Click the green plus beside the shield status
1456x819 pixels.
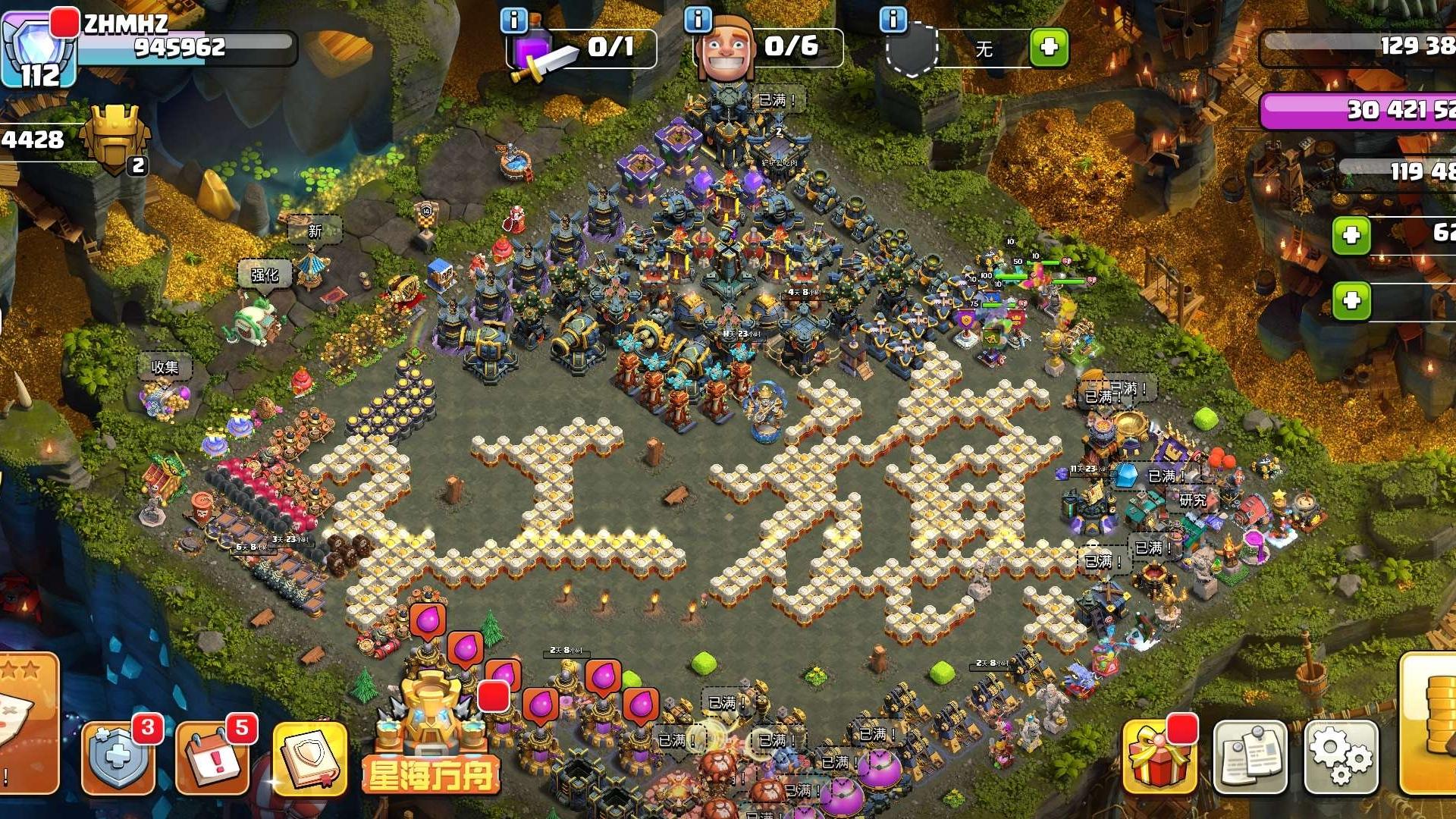click(x=1049, y=48)
